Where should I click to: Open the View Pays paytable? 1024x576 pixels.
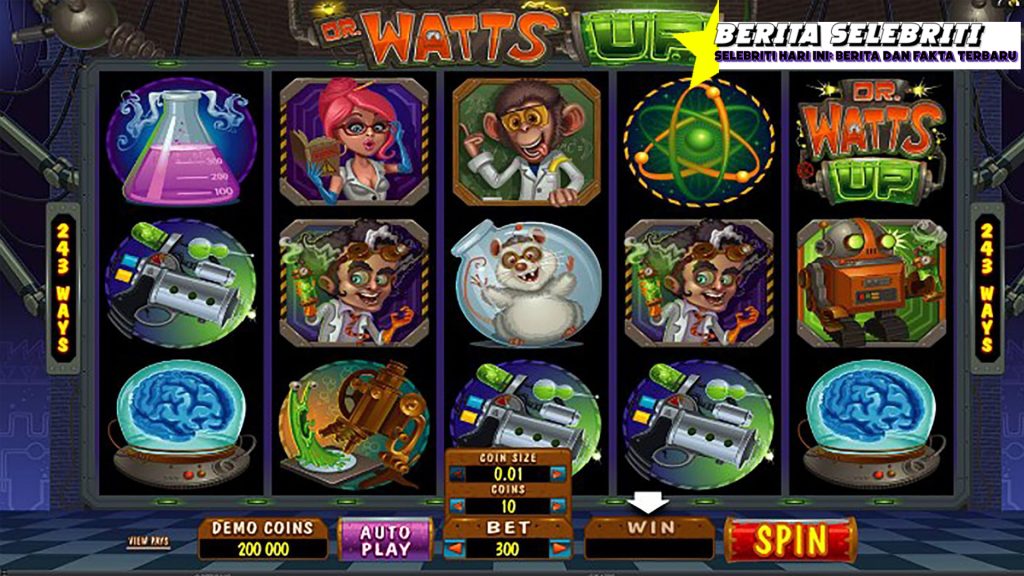click(148, 541)
